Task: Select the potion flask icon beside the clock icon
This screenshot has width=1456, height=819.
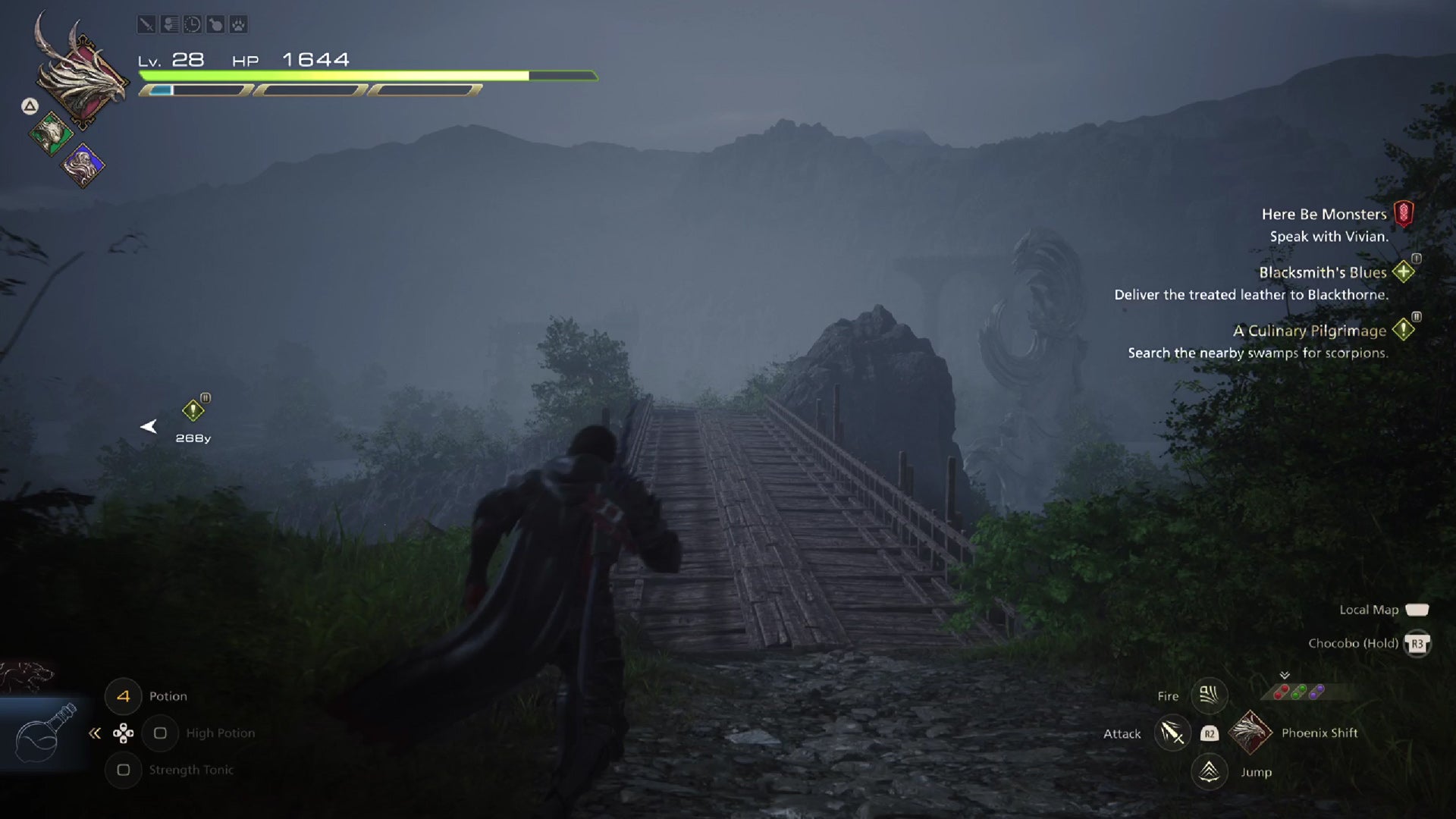Action: tap(216, 24)
